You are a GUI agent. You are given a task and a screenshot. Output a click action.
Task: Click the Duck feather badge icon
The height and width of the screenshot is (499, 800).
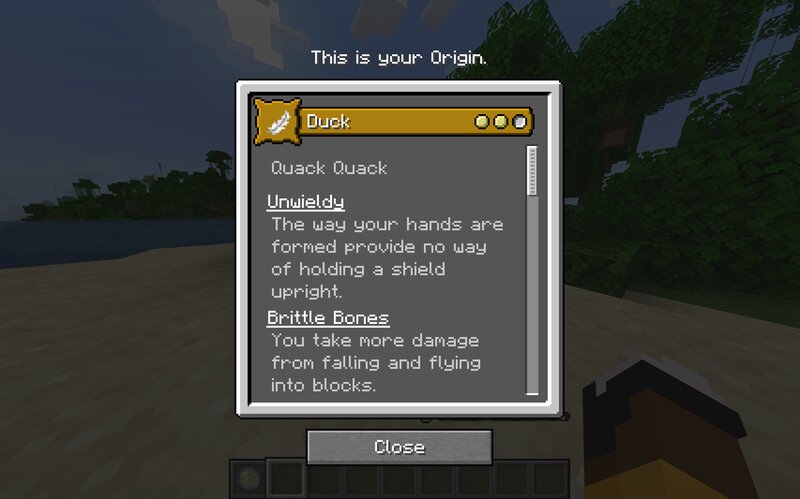(278, 122)
